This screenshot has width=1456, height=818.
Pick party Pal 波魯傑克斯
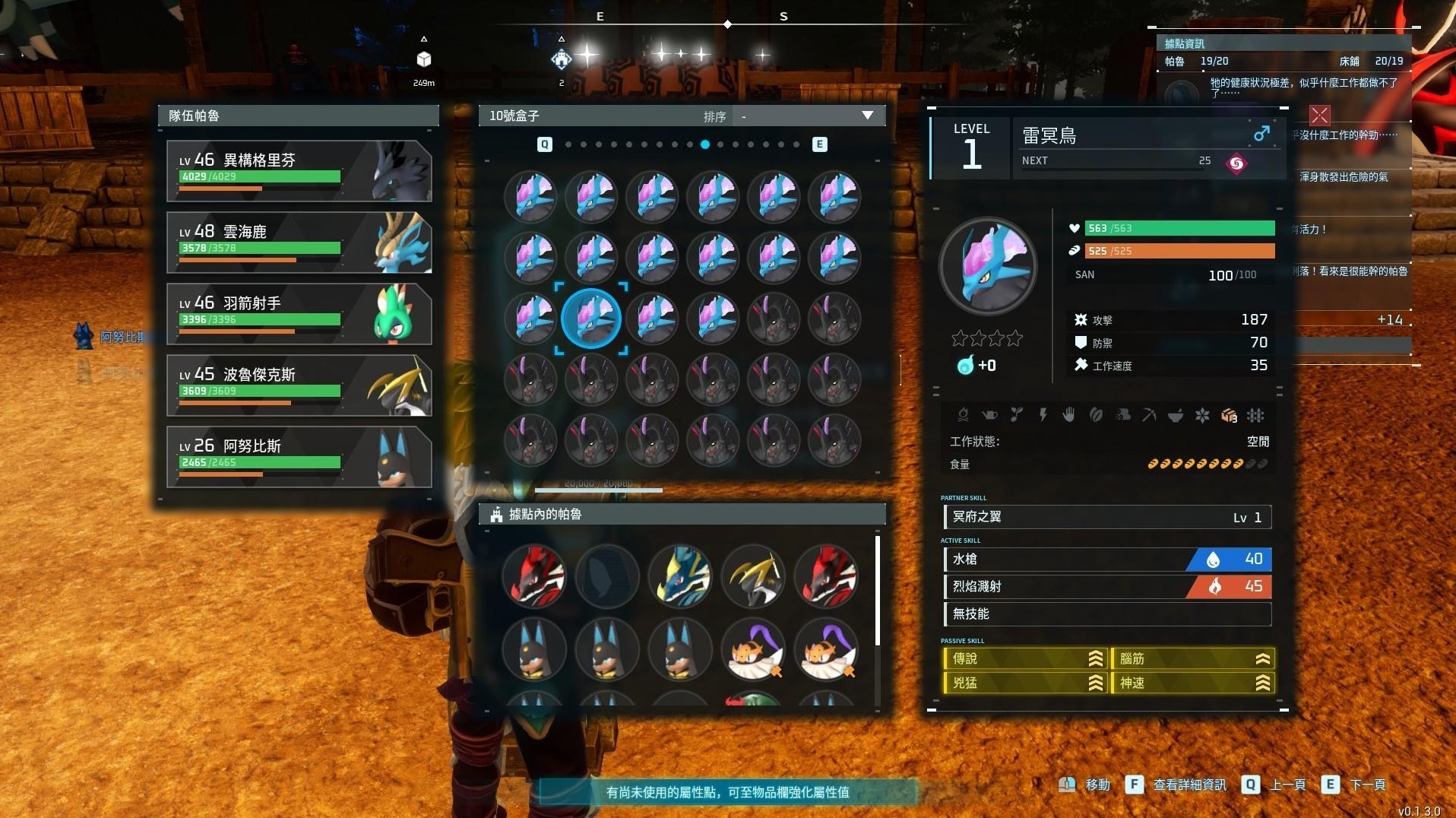(x=299, y=385)
